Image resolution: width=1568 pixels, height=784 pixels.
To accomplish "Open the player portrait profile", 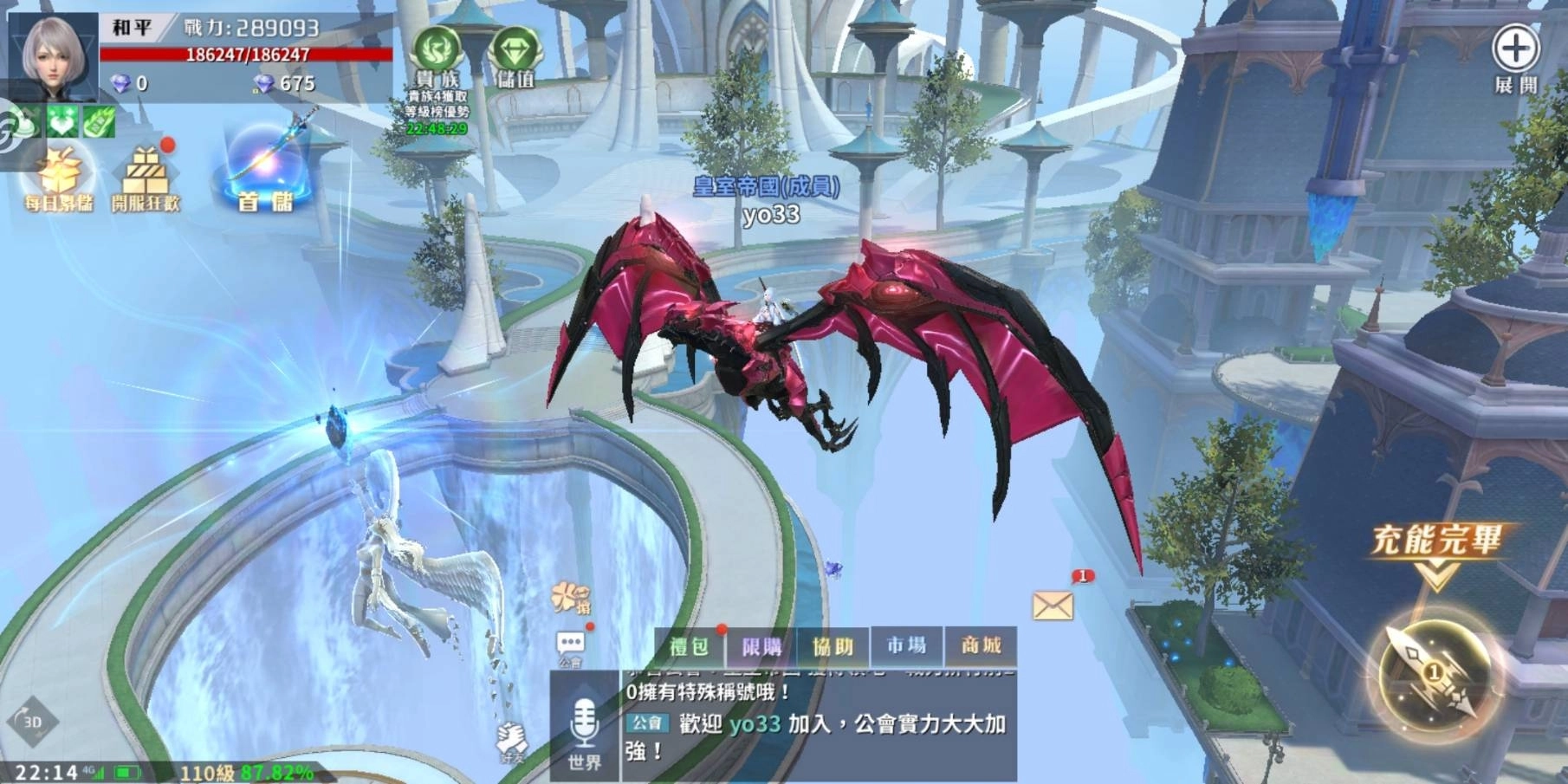I will [54, 54].
